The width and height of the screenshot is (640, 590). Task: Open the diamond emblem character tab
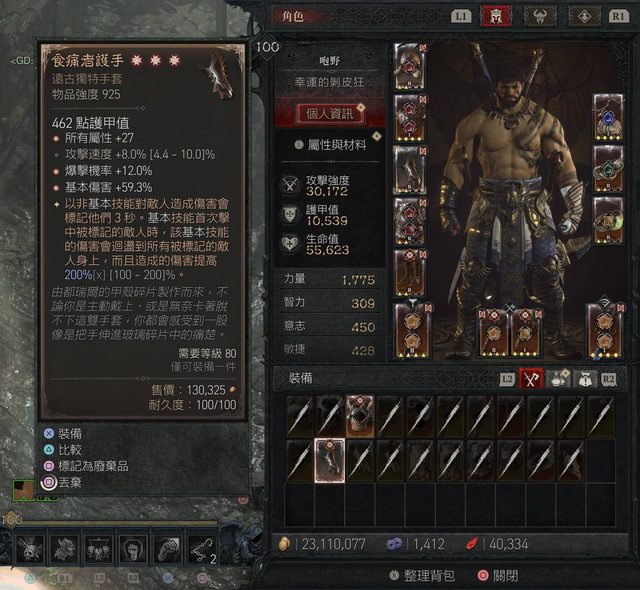pyautogui.click(x=584, y=16)
